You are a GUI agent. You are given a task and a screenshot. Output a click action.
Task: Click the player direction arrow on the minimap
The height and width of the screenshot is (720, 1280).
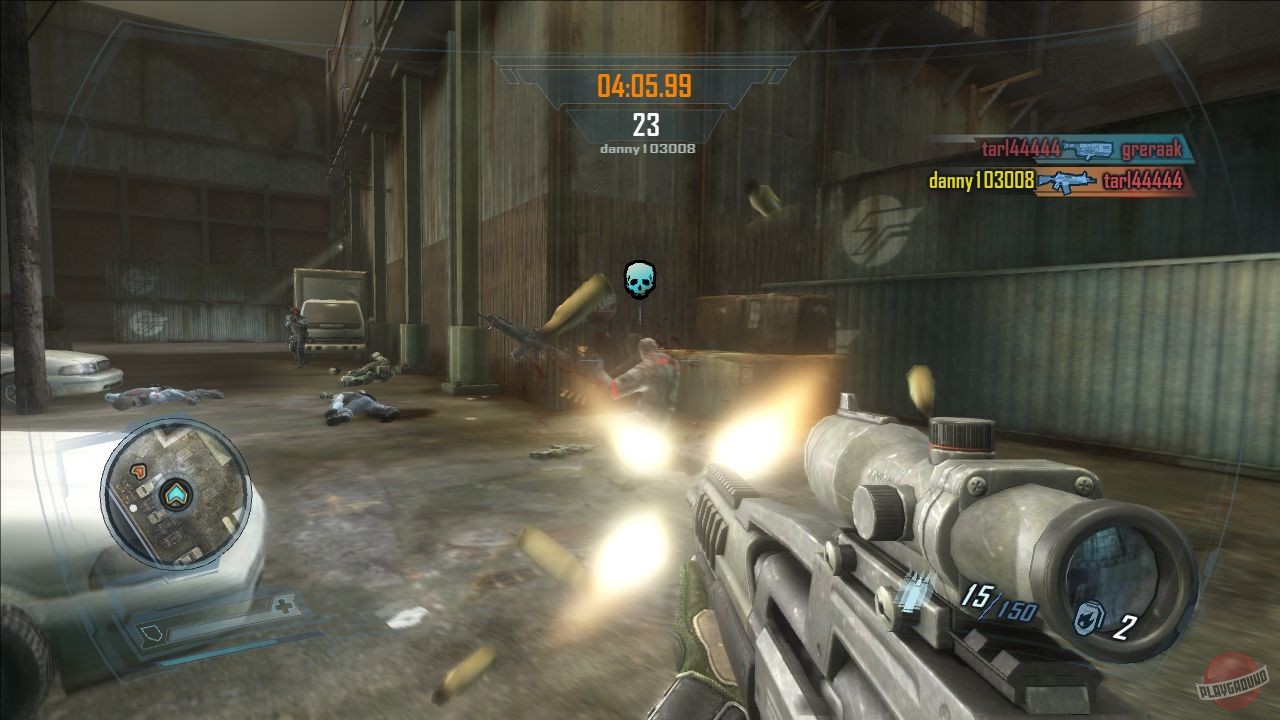click(x=175, y=494)
